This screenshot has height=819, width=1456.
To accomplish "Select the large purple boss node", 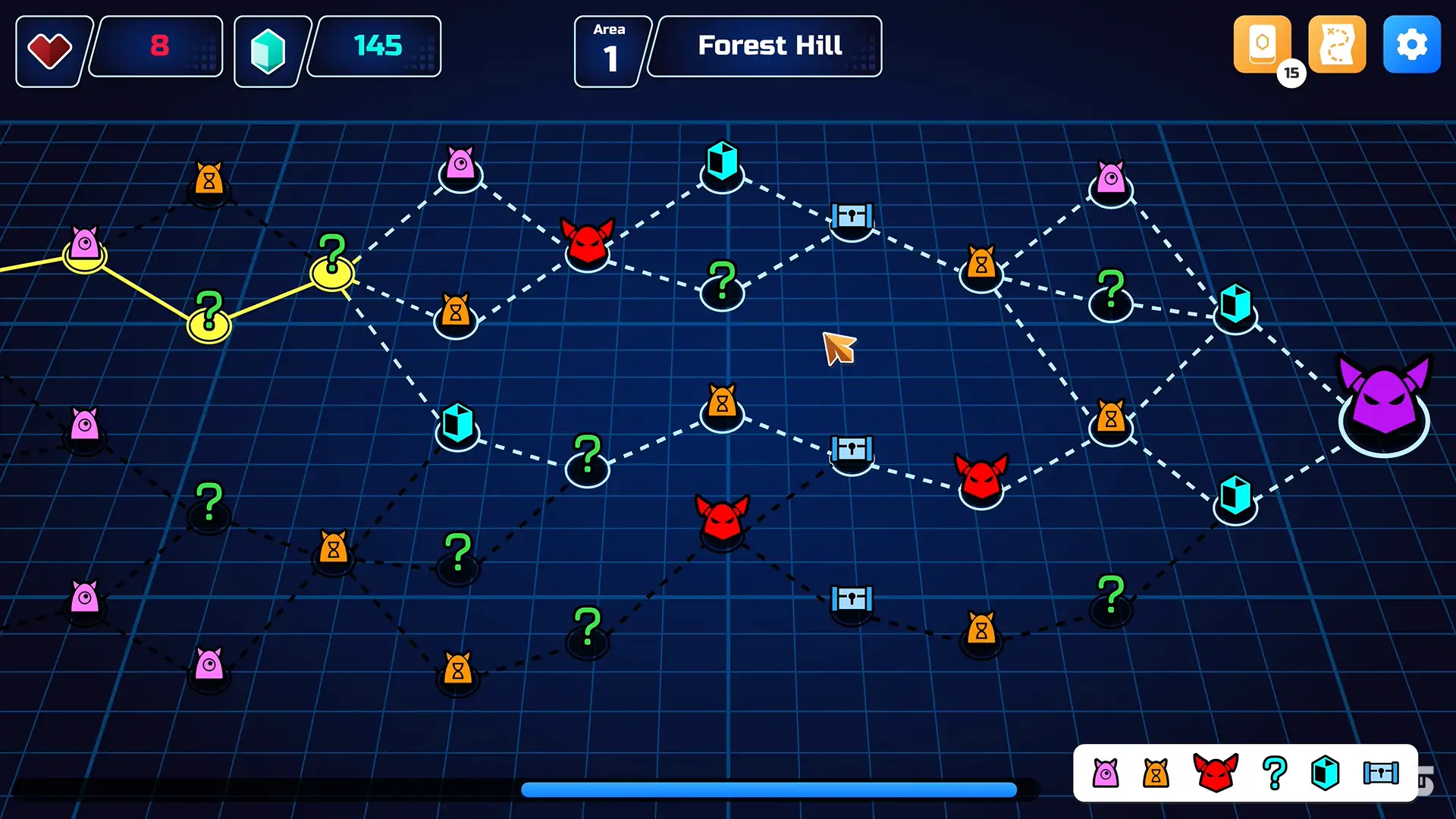I will pyautogui.click(x=1384, y=402).
